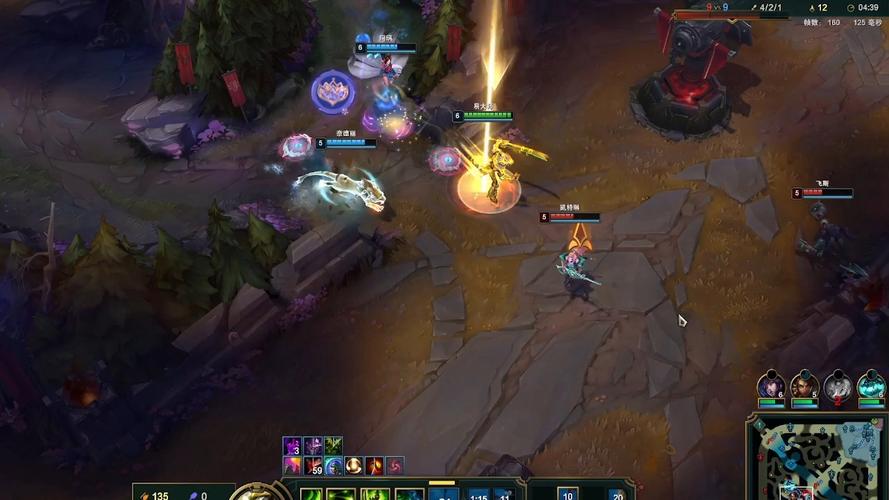Click the green leaf buff icon
Viewport: 889px width, 500px height.
tap(333, 446)
